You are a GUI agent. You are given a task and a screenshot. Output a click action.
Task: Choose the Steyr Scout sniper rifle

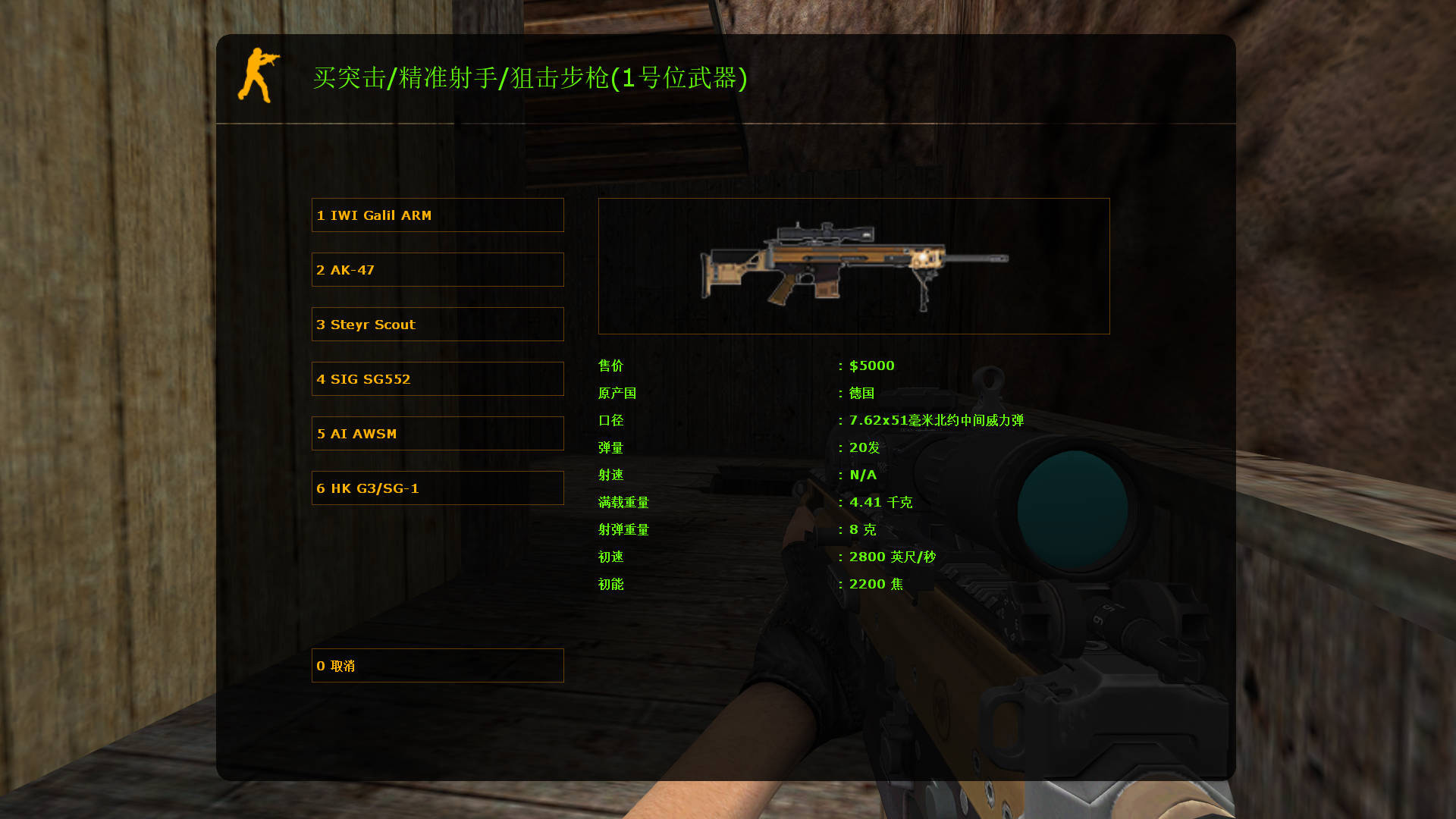point(438,324)
